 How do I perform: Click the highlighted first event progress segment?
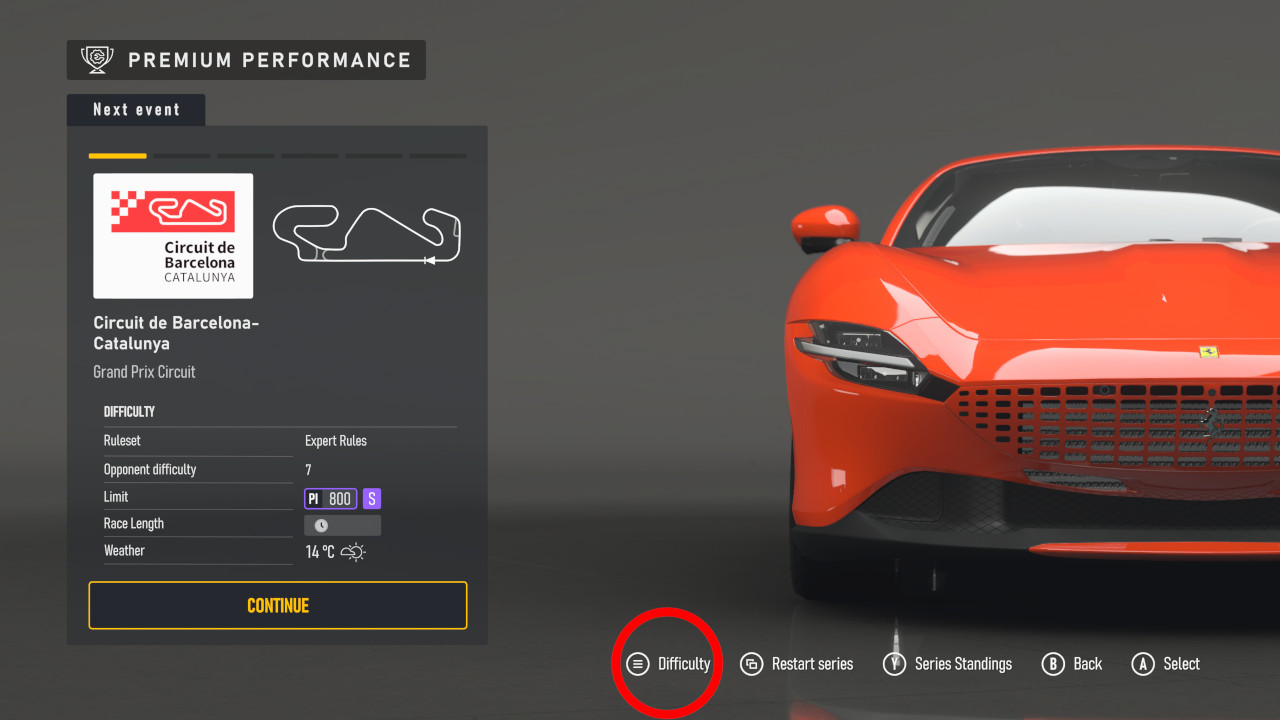pyautogui.click(x=117, y=156)
